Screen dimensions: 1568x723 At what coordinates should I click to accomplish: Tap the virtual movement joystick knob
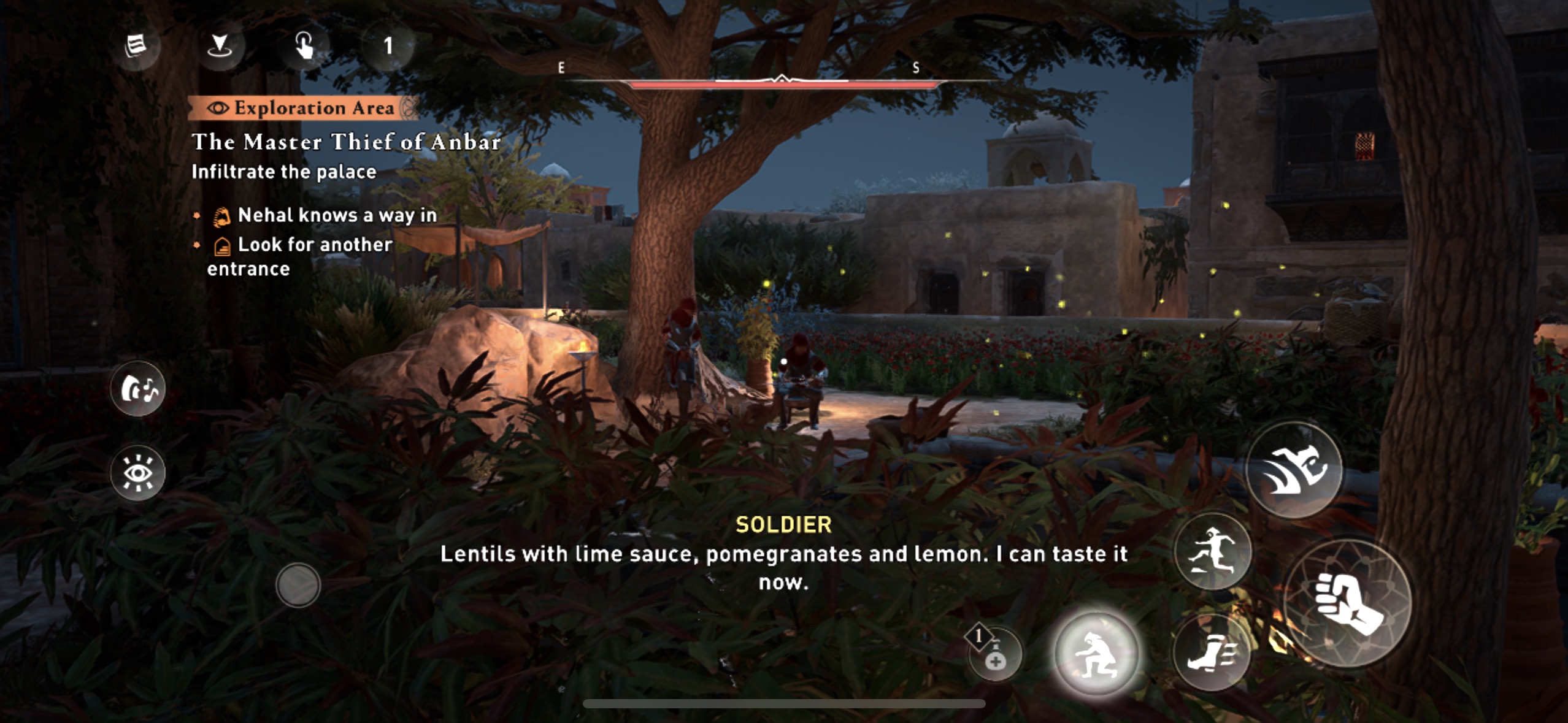[298, 585]
